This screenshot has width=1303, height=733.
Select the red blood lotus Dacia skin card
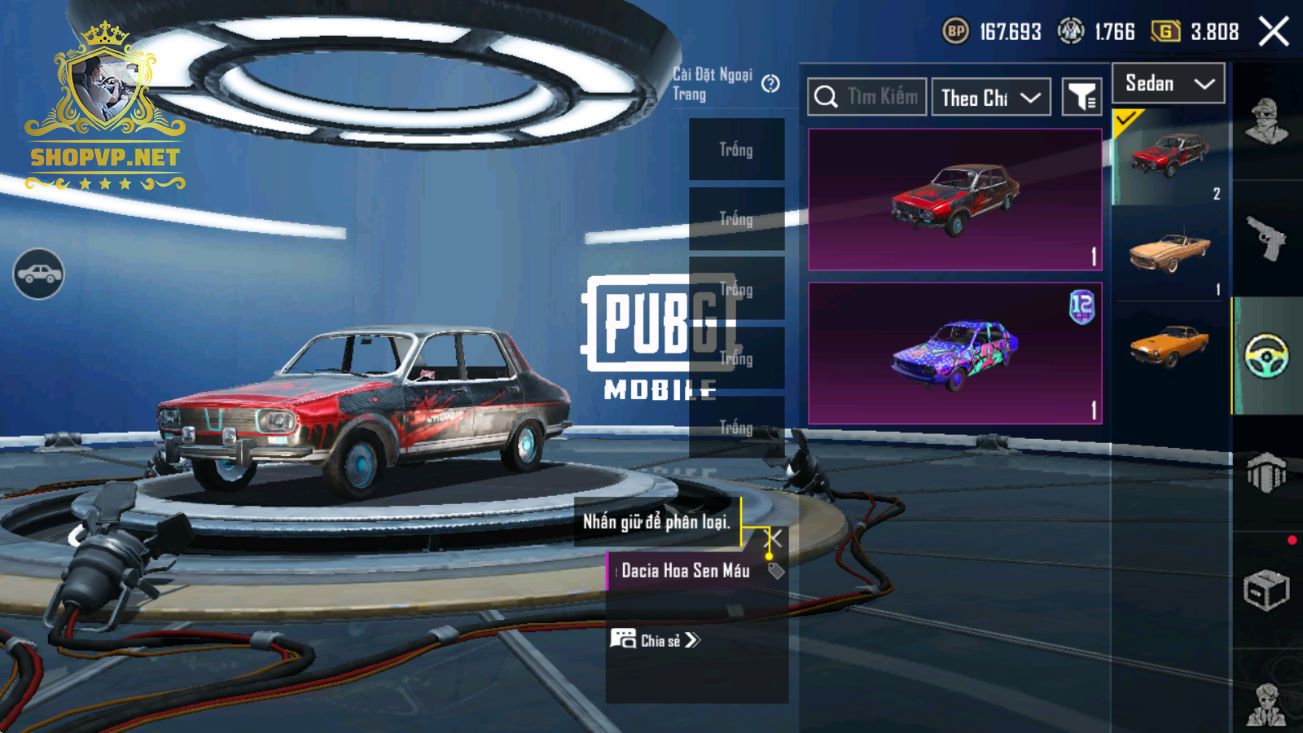955,199
